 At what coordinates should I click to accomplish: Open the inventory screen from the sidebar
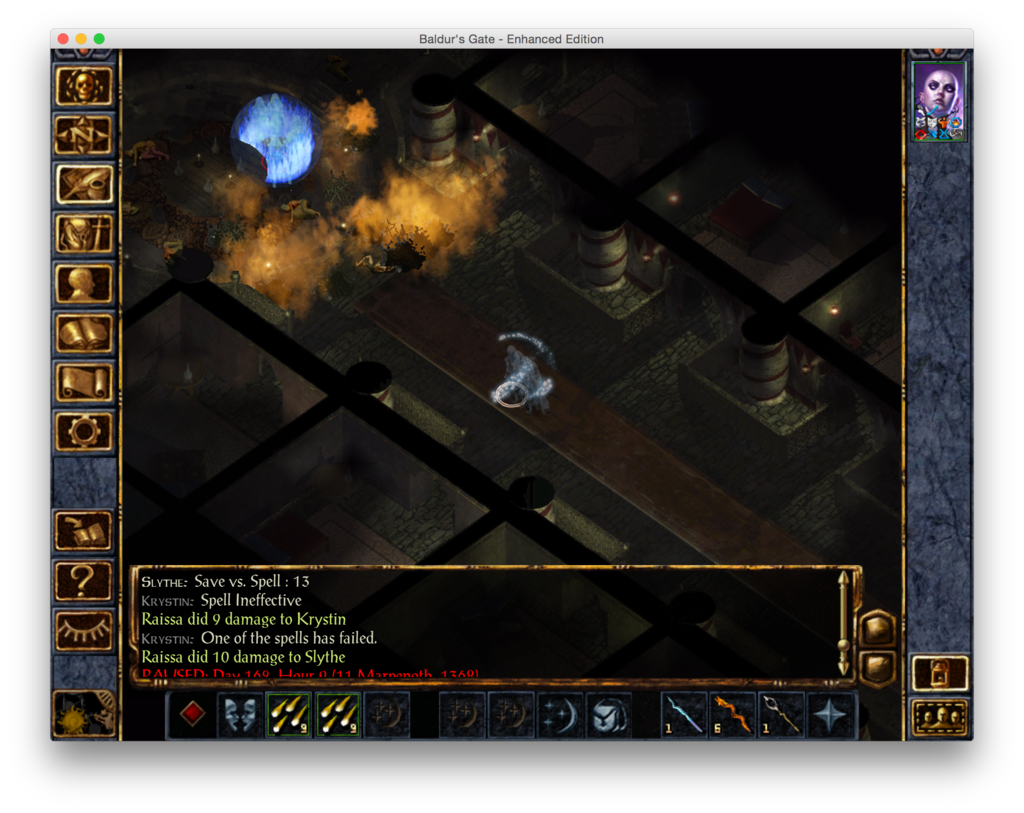pyautogui.click(x=84, y=234)
